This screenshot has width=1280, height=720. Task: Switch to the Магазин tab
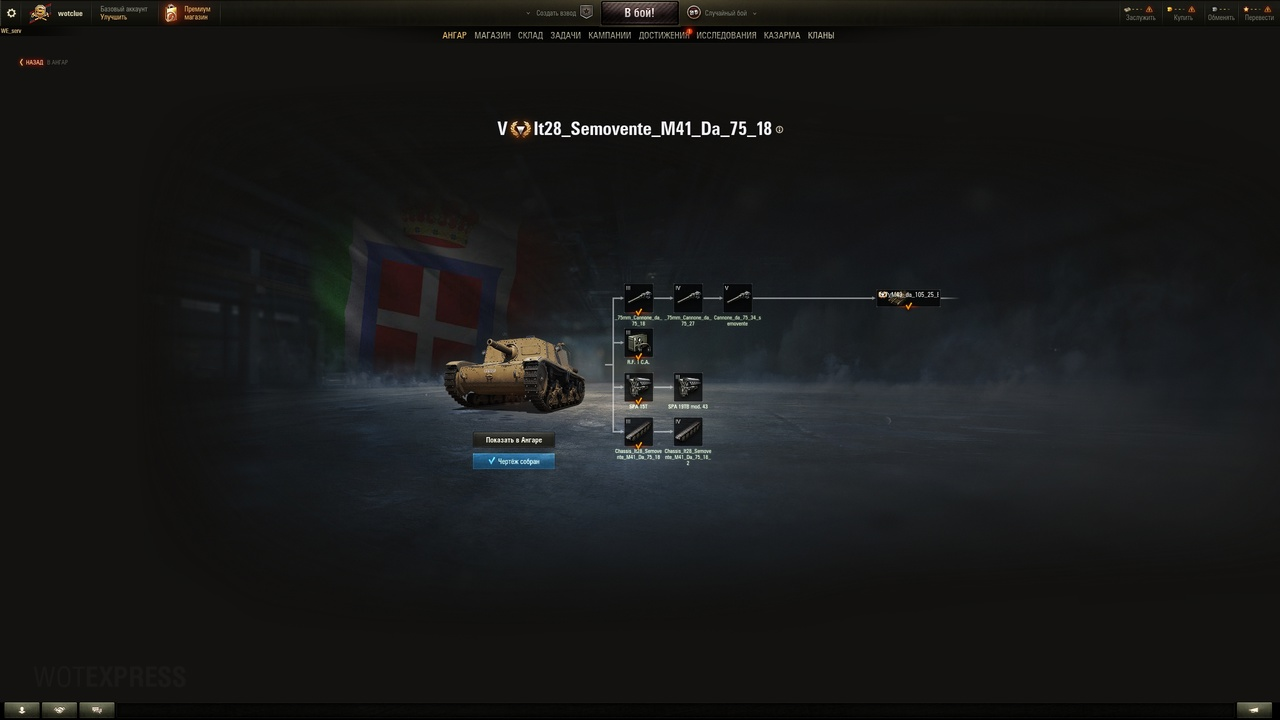(492, 35)
